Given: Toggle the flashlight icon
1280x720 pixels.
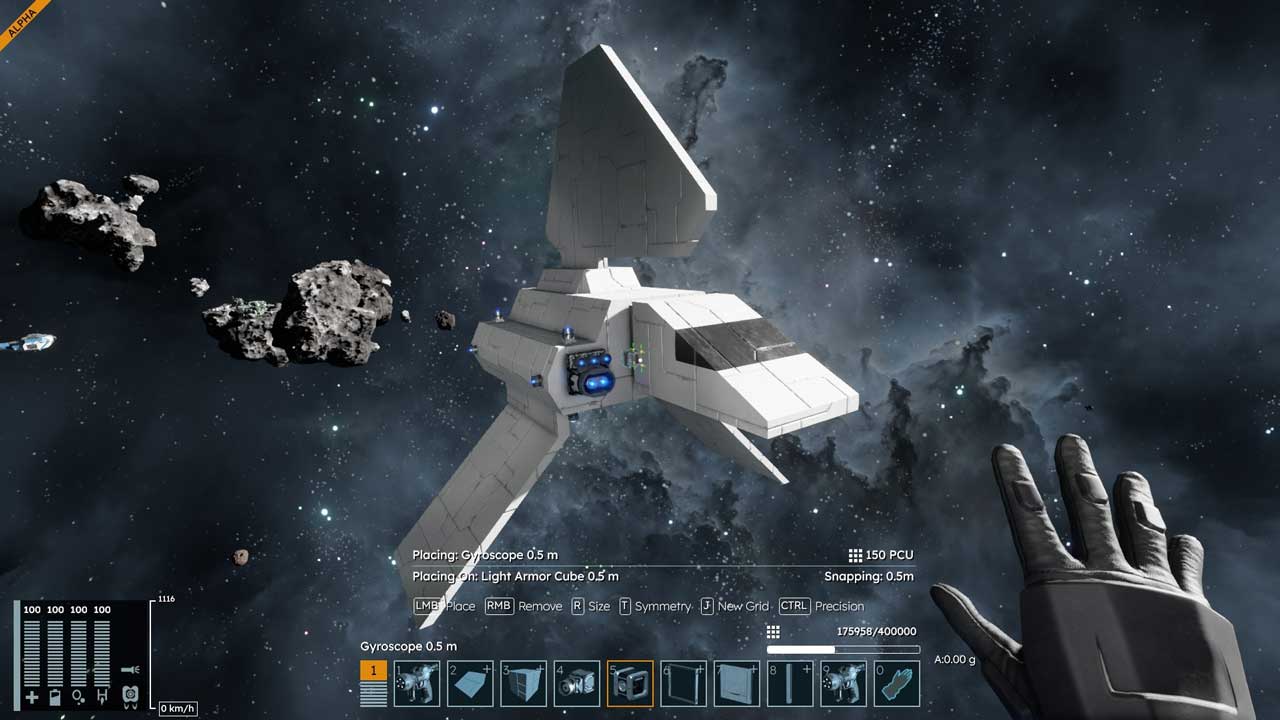Looking at the screenshot, I should tap(129, 670).
